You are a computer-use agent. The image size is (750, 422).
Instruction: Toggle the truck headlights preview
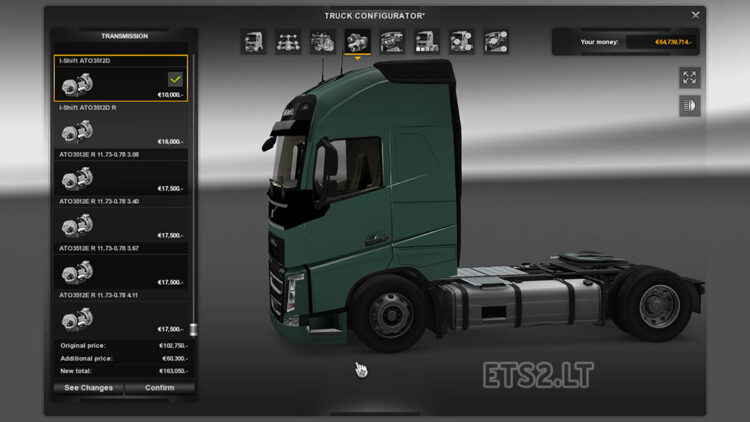(689, 106)
